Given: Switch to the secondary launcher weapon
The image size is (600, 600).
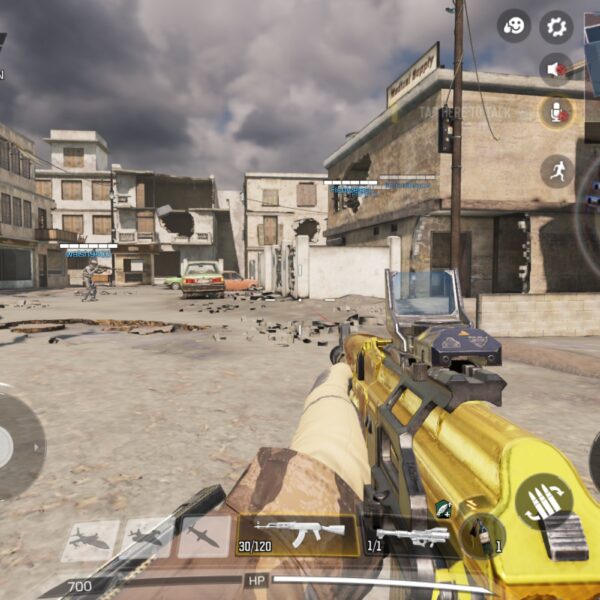Looking at the screenshot, I should tap(412, 537).
